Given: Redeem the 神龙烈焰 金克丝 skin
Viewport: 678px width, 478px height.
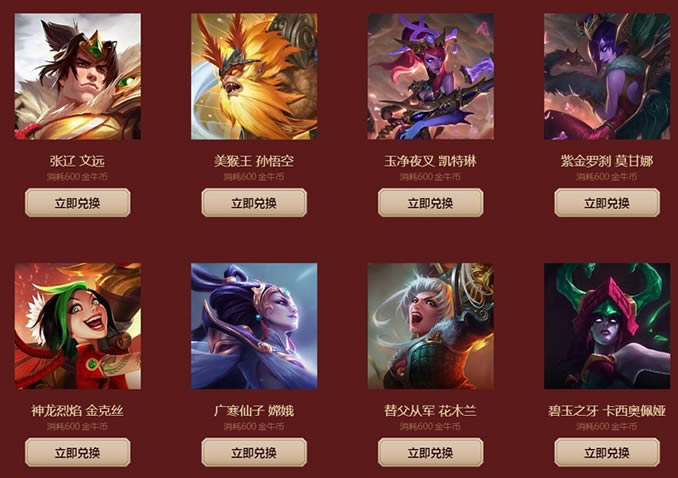Looking at the screenshot, I should tap(77, 453).
